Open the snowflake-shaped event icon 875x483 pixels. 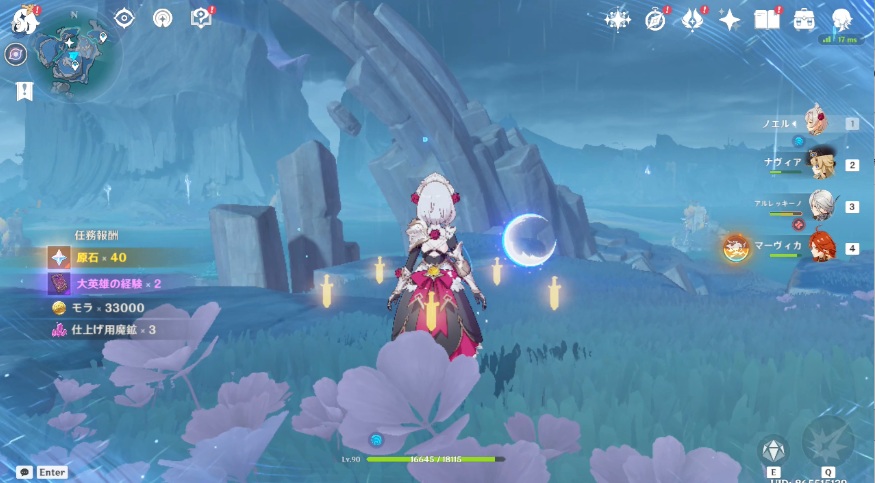[618, 20]
